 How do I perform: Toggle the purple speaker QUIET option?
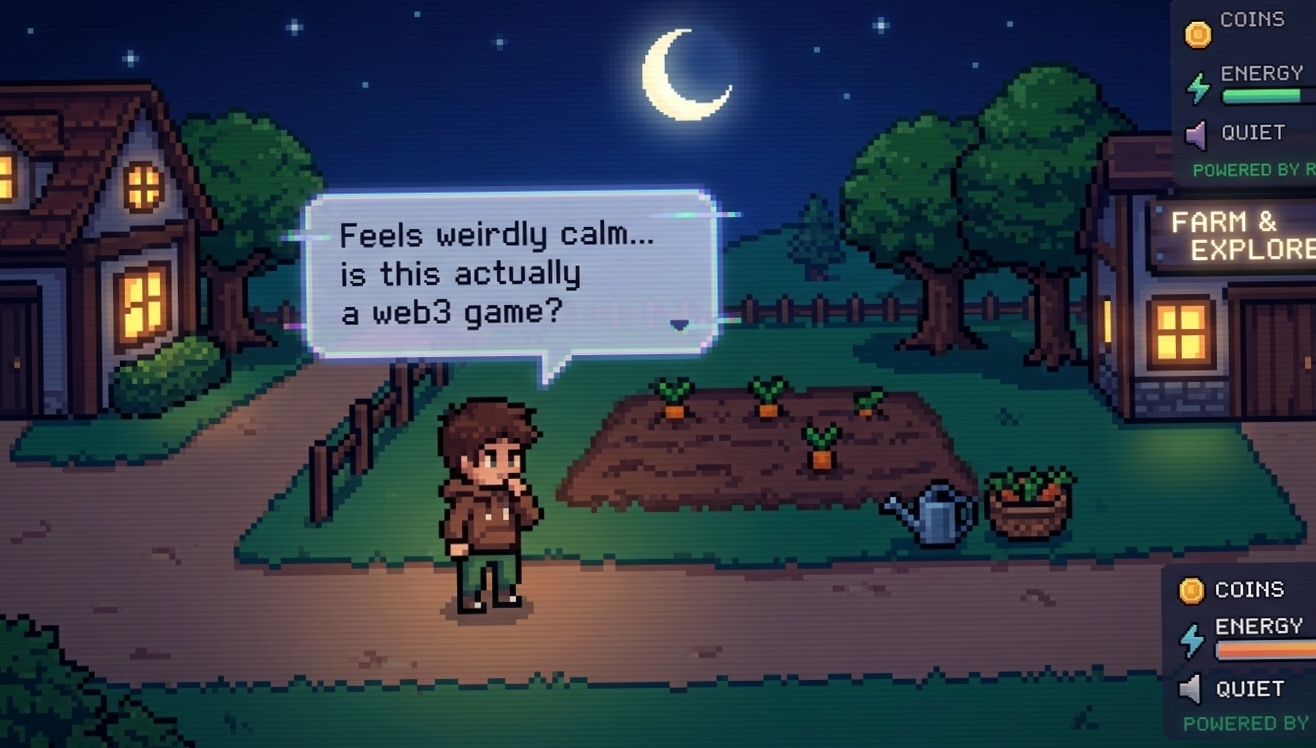(1196, 133)
